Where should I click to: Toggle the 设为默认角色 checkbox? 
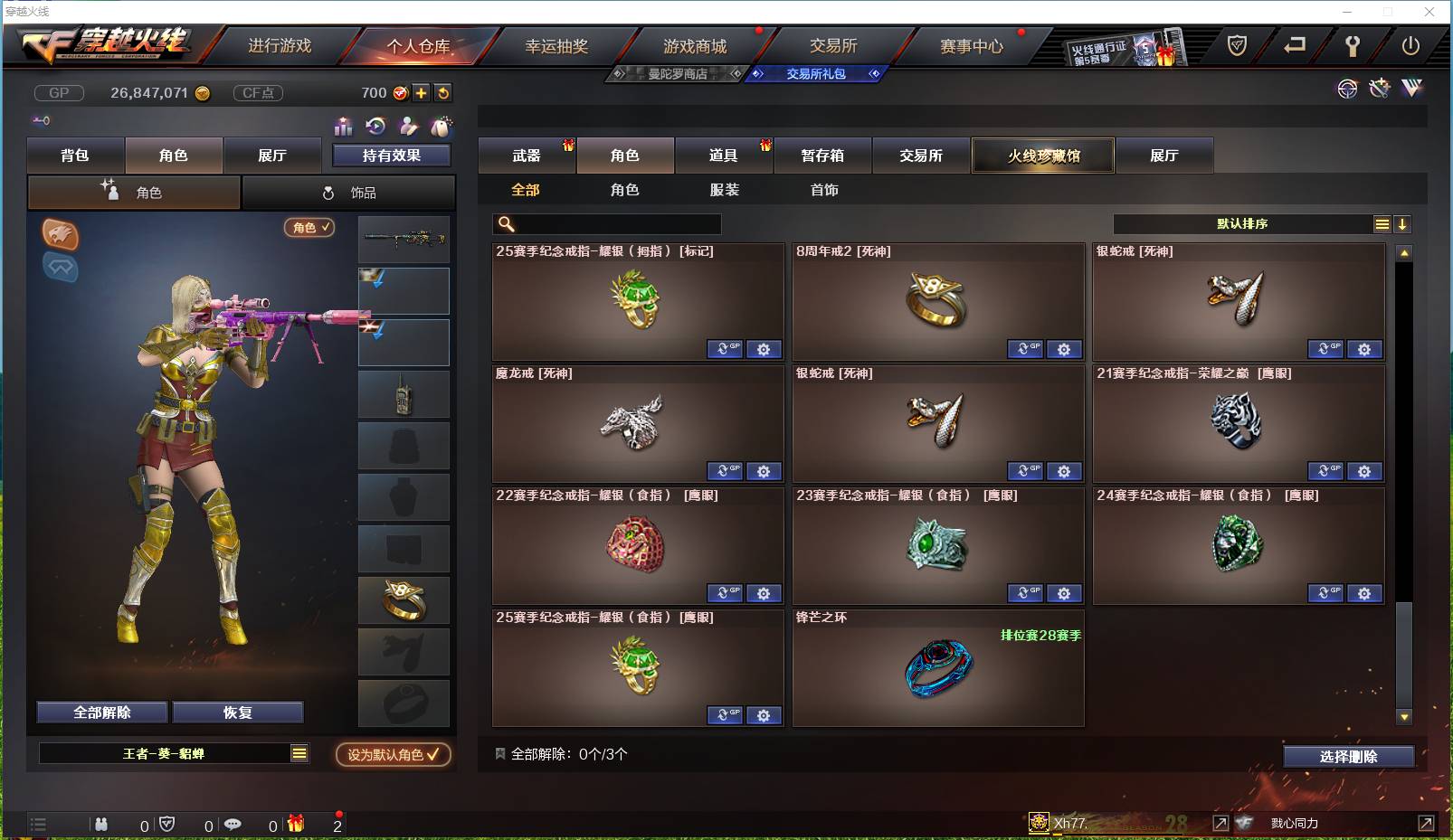pos(391,756)
